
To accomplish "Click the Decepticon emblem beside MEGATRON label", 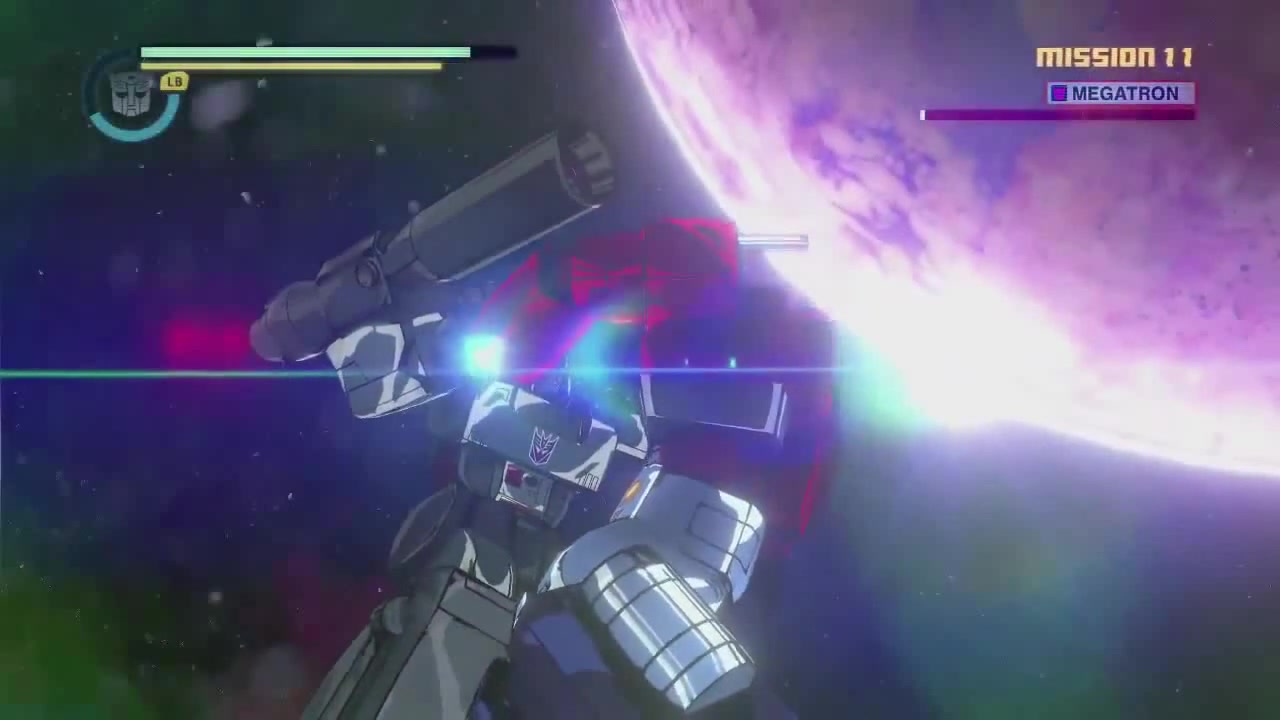I will point(1057,94).
